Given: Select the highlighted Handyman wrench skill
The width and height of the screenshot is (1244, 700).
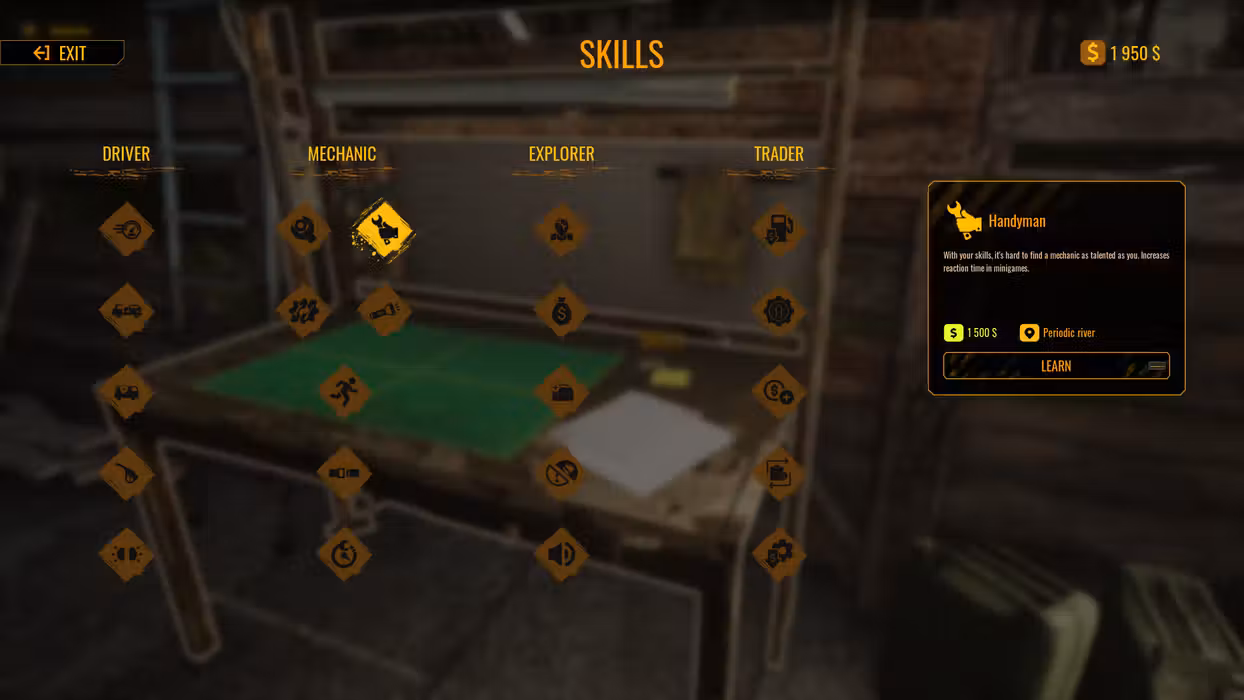Looking at the screenshot, I should coord(382,231).
